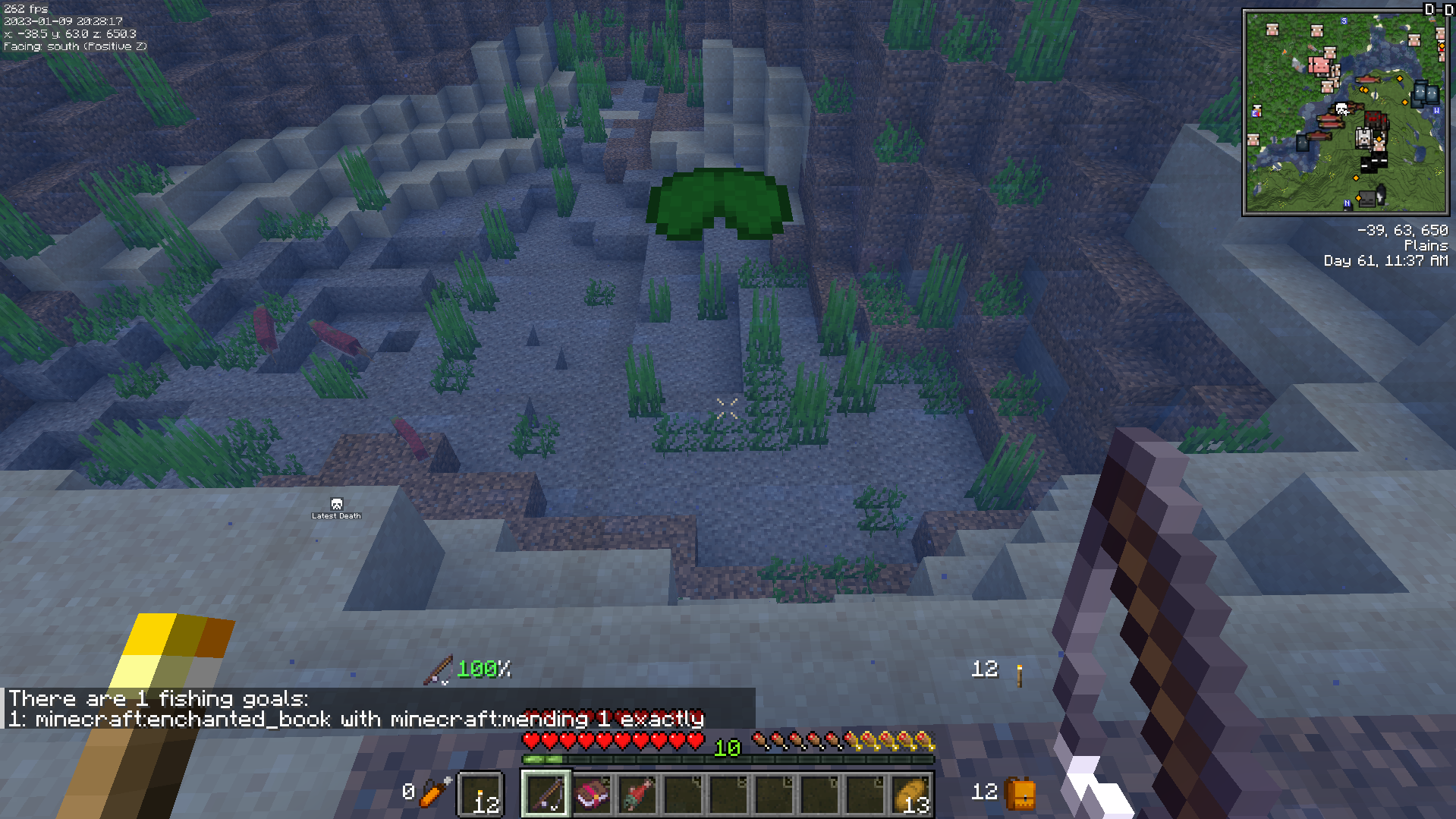The width and height of the screenshot is (1456, 819).
Task: Select the raw salmon hotbar item
Action: click(637, 794)
